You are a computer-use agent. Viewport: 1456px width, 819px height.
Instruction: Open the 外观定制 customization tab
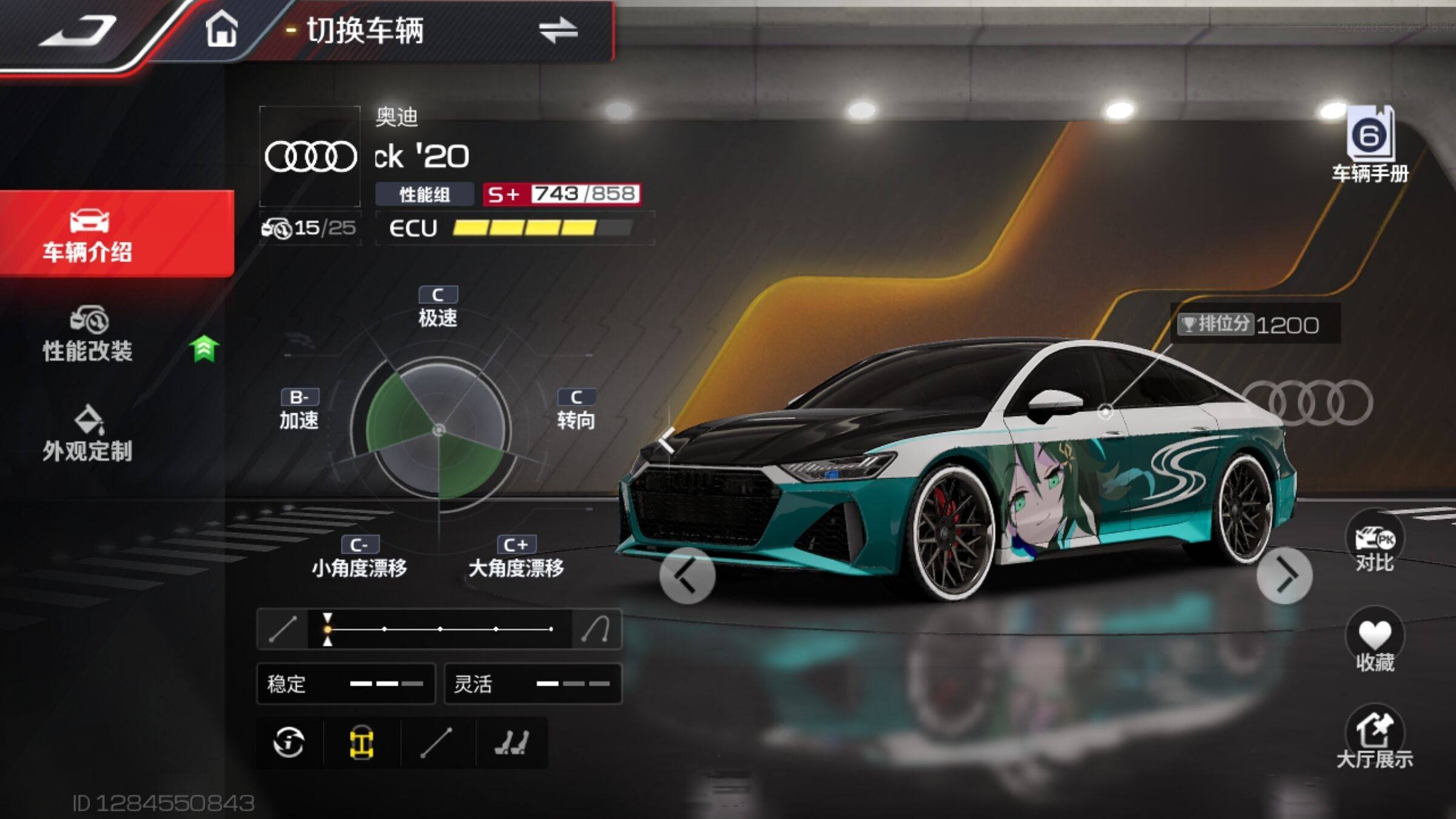(x=88, y=434)
